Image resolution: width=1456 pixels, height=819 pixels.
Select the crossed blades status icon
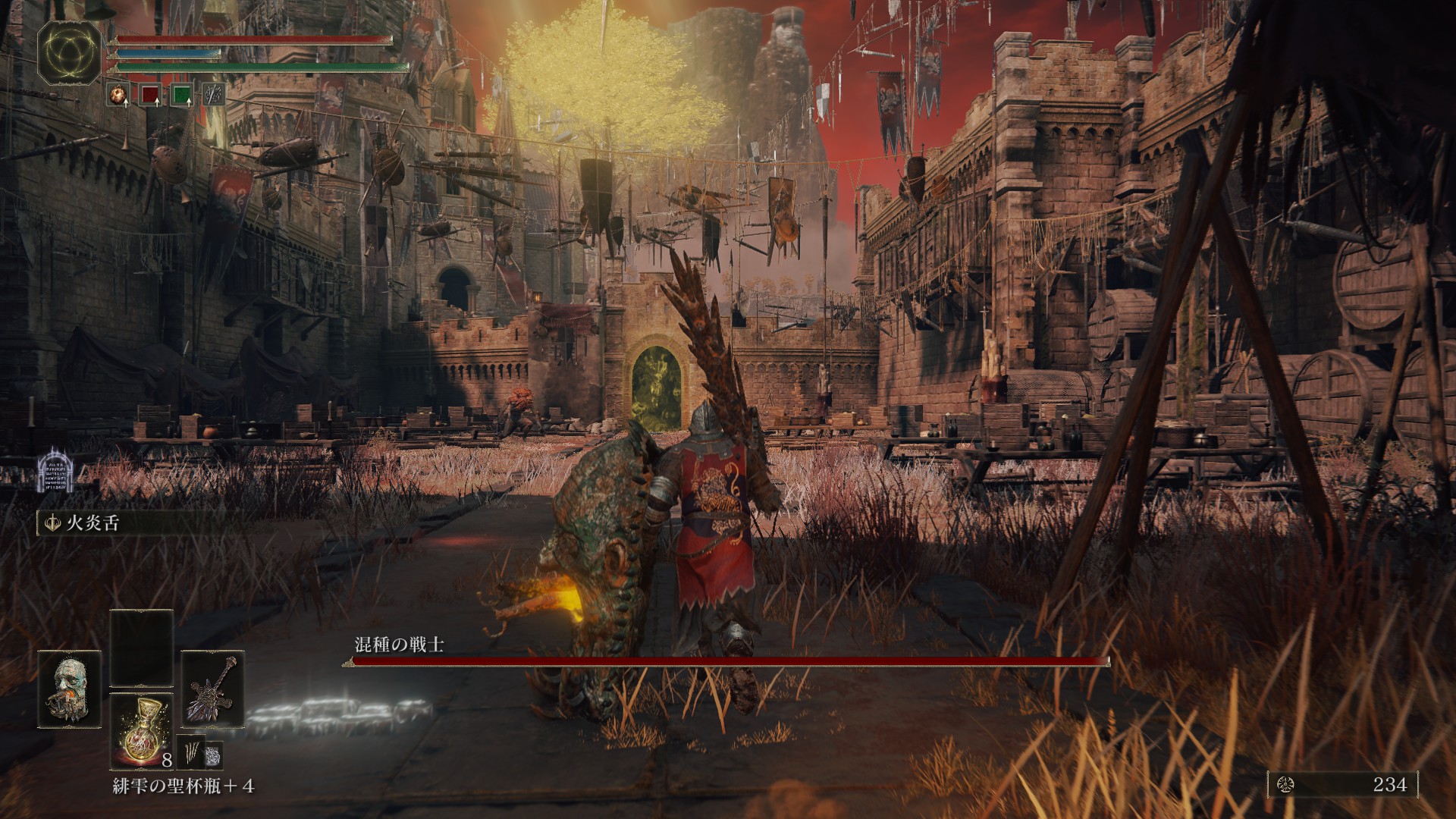[x=214, y=95]
